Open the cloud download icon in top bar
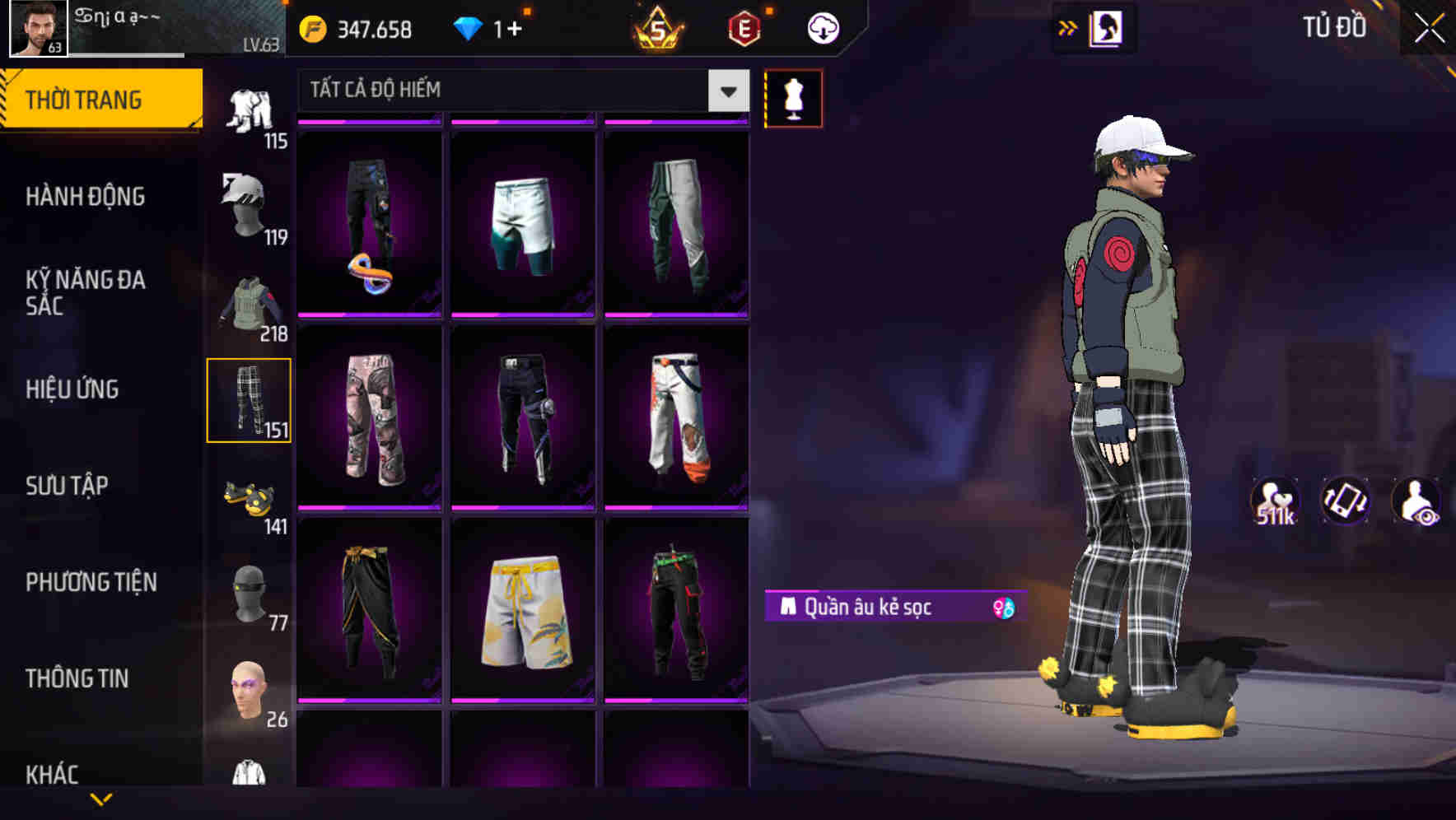This screenshot has width=1456, height=820. tap(820, 27)
